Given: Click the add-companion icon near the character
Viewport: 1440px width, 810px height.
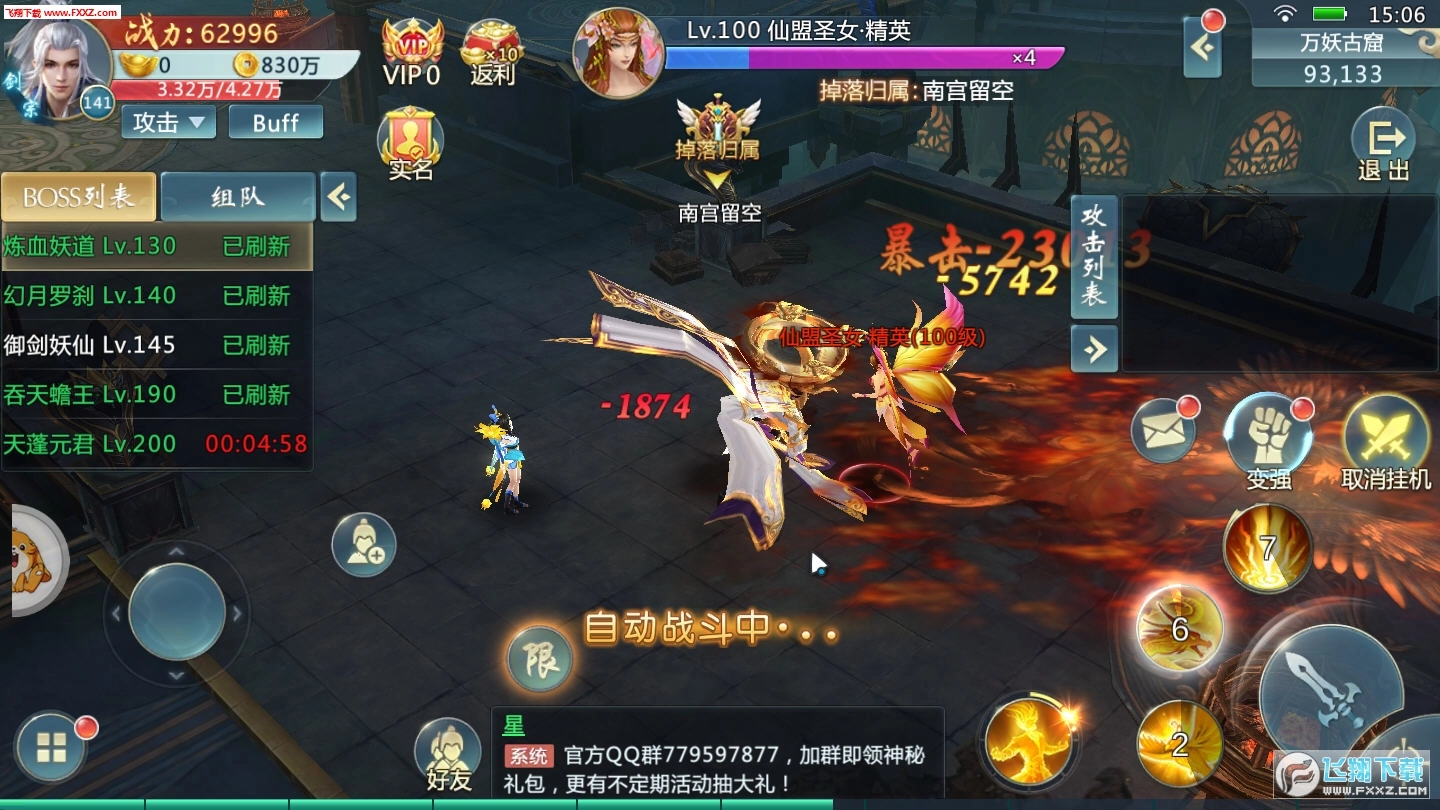Looking at the screenshot, I should tap(362, 543).
